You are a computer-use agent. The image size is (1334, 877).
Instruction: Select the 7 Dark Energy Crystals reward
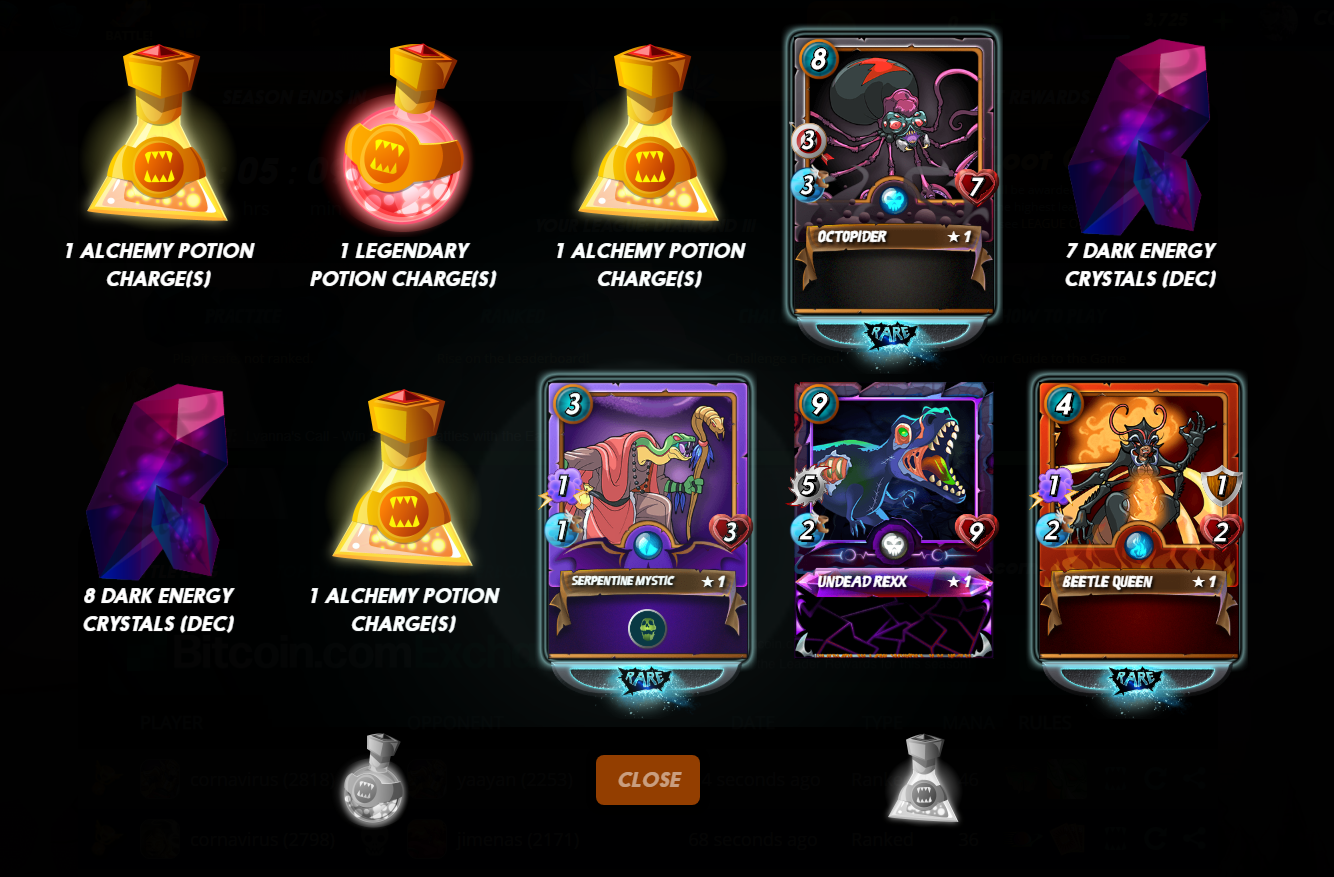pyautogui.click(x=1139, y=138)
